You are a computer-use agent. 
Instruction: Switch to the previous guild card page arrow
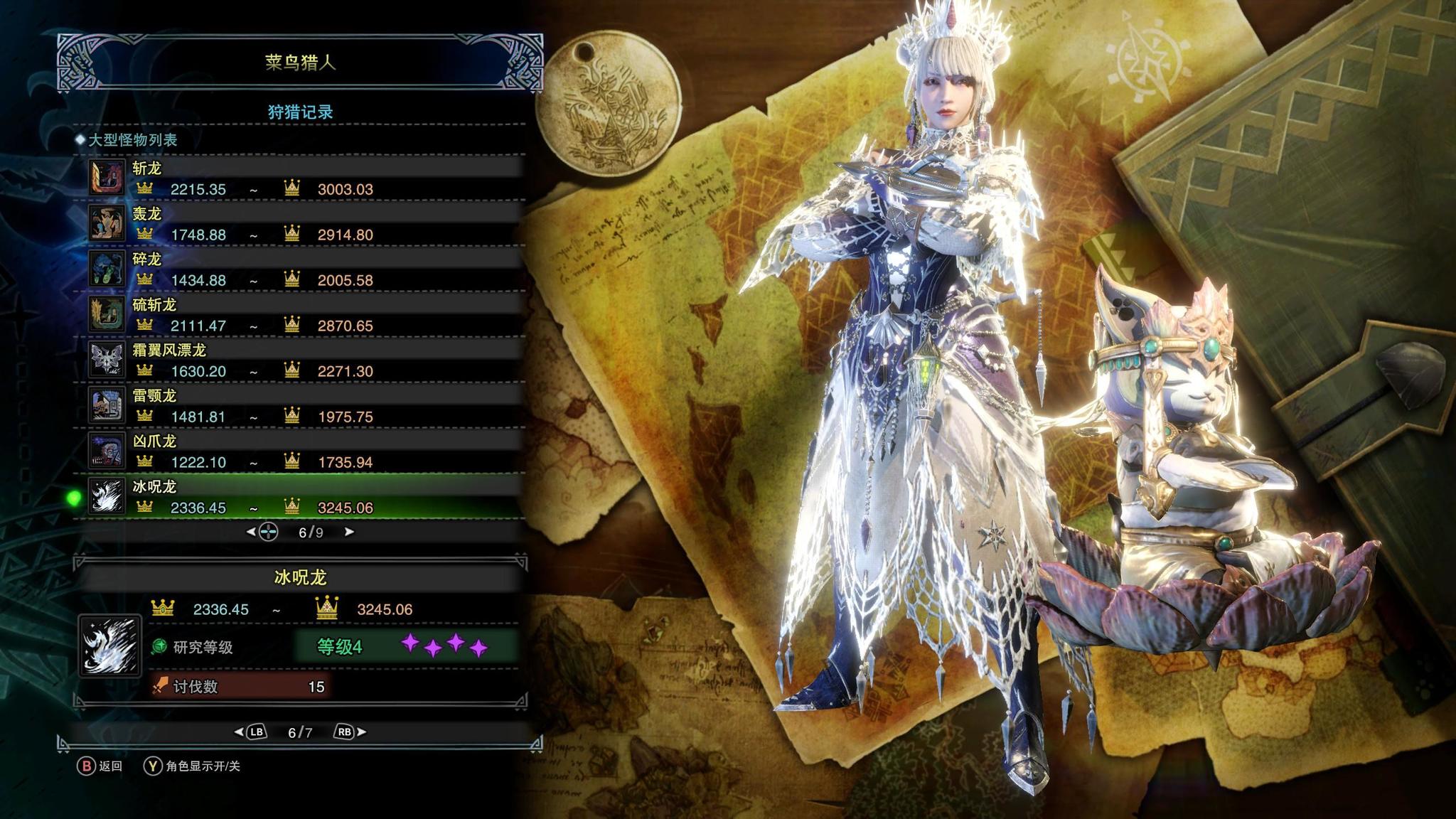click(239, 732)
